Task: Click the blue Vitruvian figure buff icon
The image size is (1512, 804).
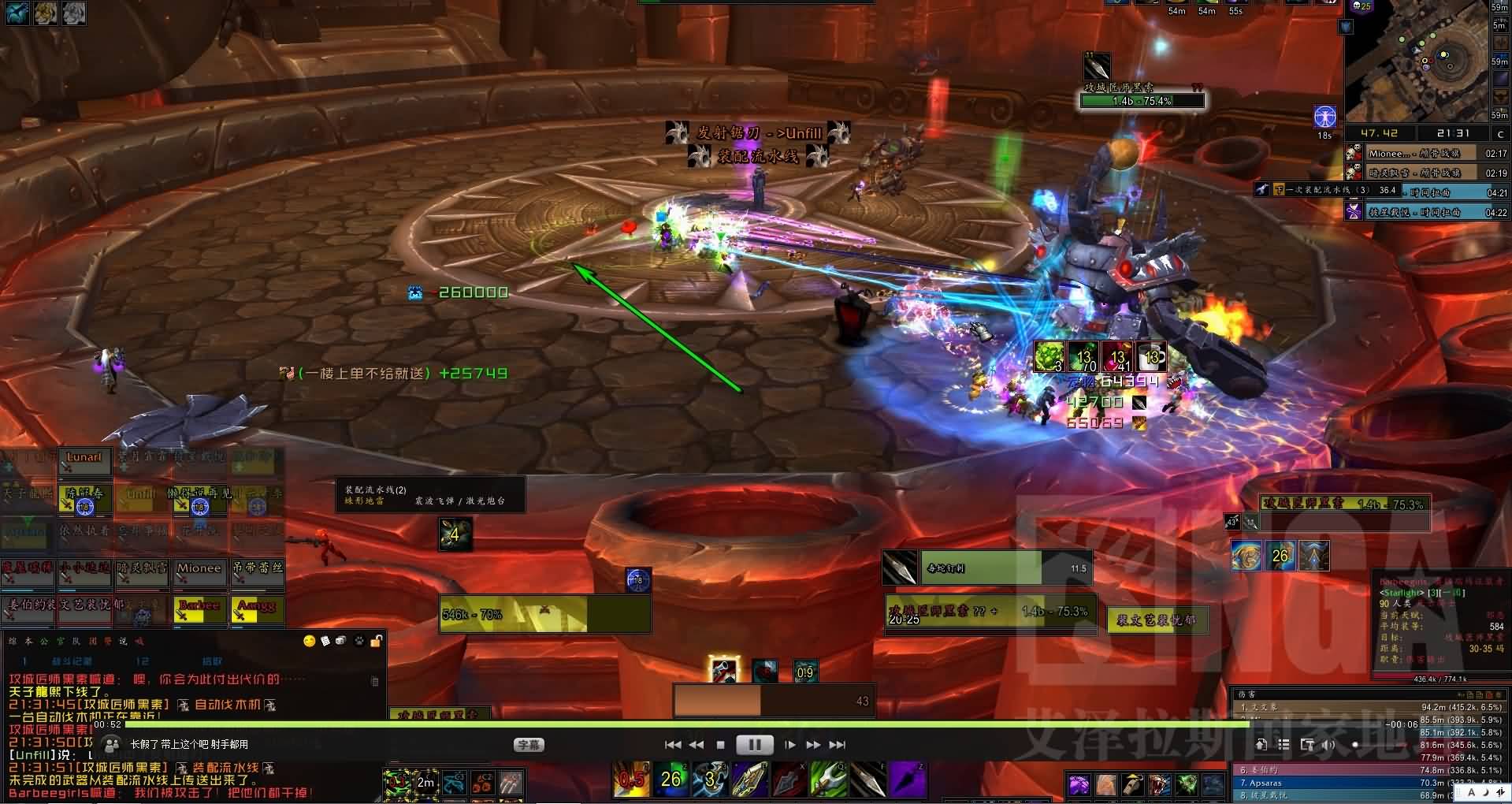Action: pyautogui.click(x=1324, y=117)
